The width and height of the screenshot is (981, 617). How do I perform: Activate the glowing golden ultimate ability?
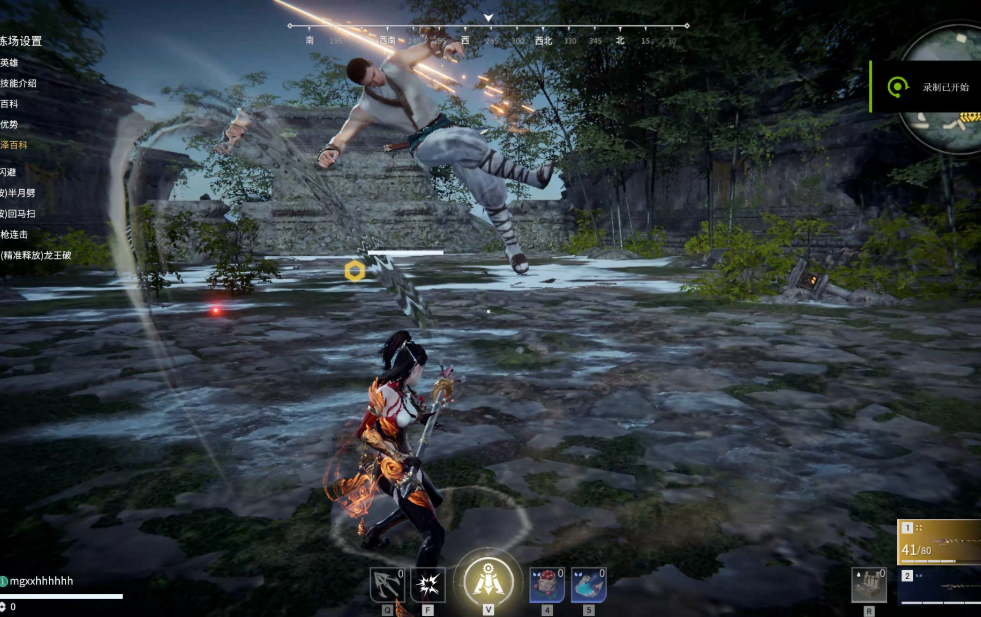tap(488, 580)
